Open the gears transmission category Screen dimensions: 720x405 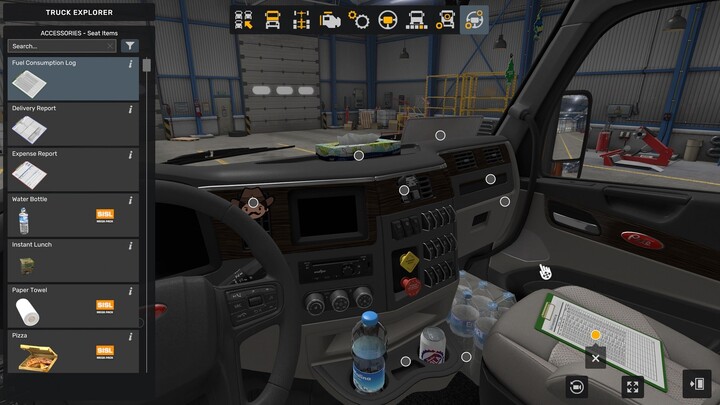(359, 20)
